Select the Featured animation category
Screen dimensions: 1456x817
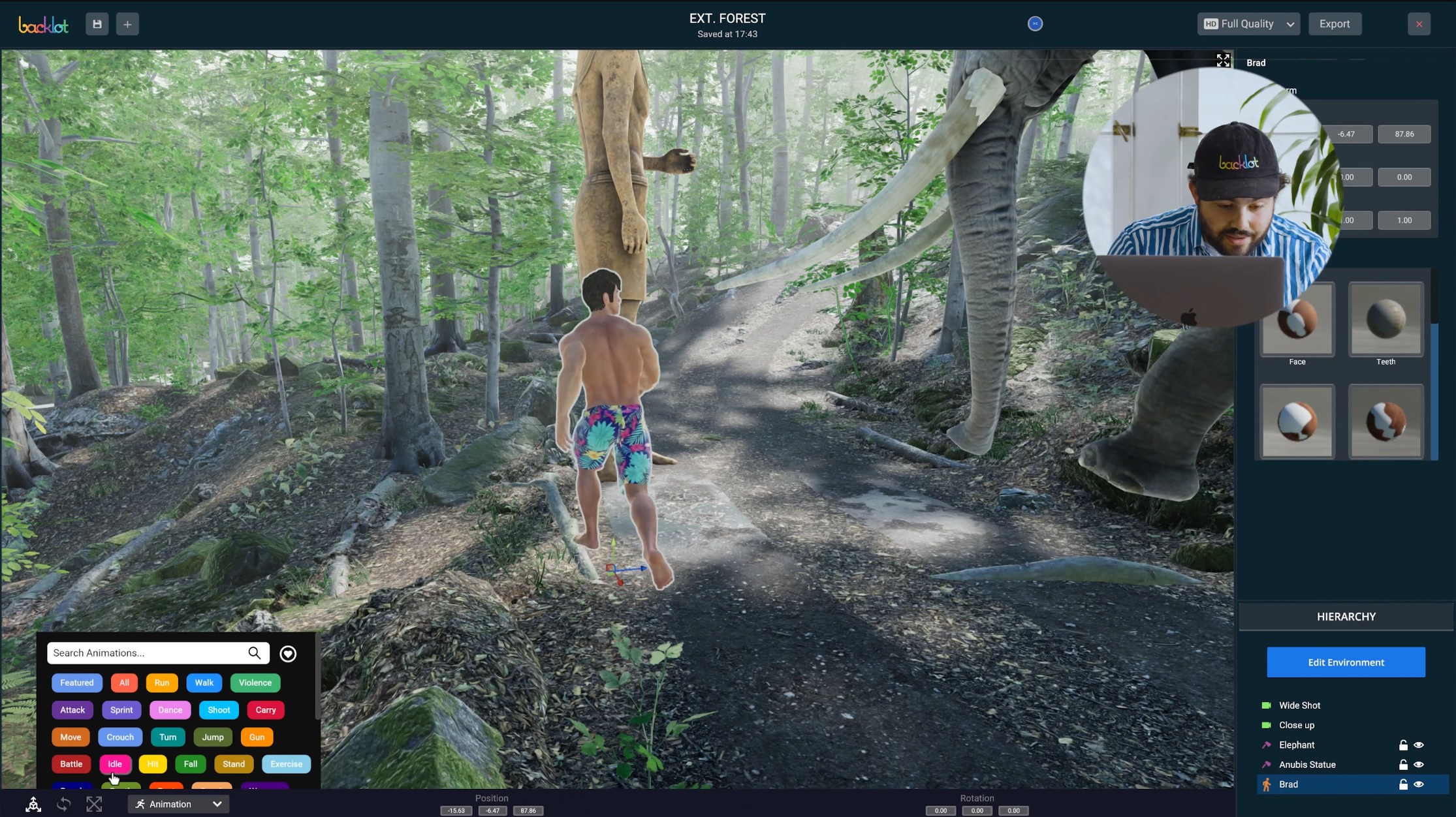(77, 683)
